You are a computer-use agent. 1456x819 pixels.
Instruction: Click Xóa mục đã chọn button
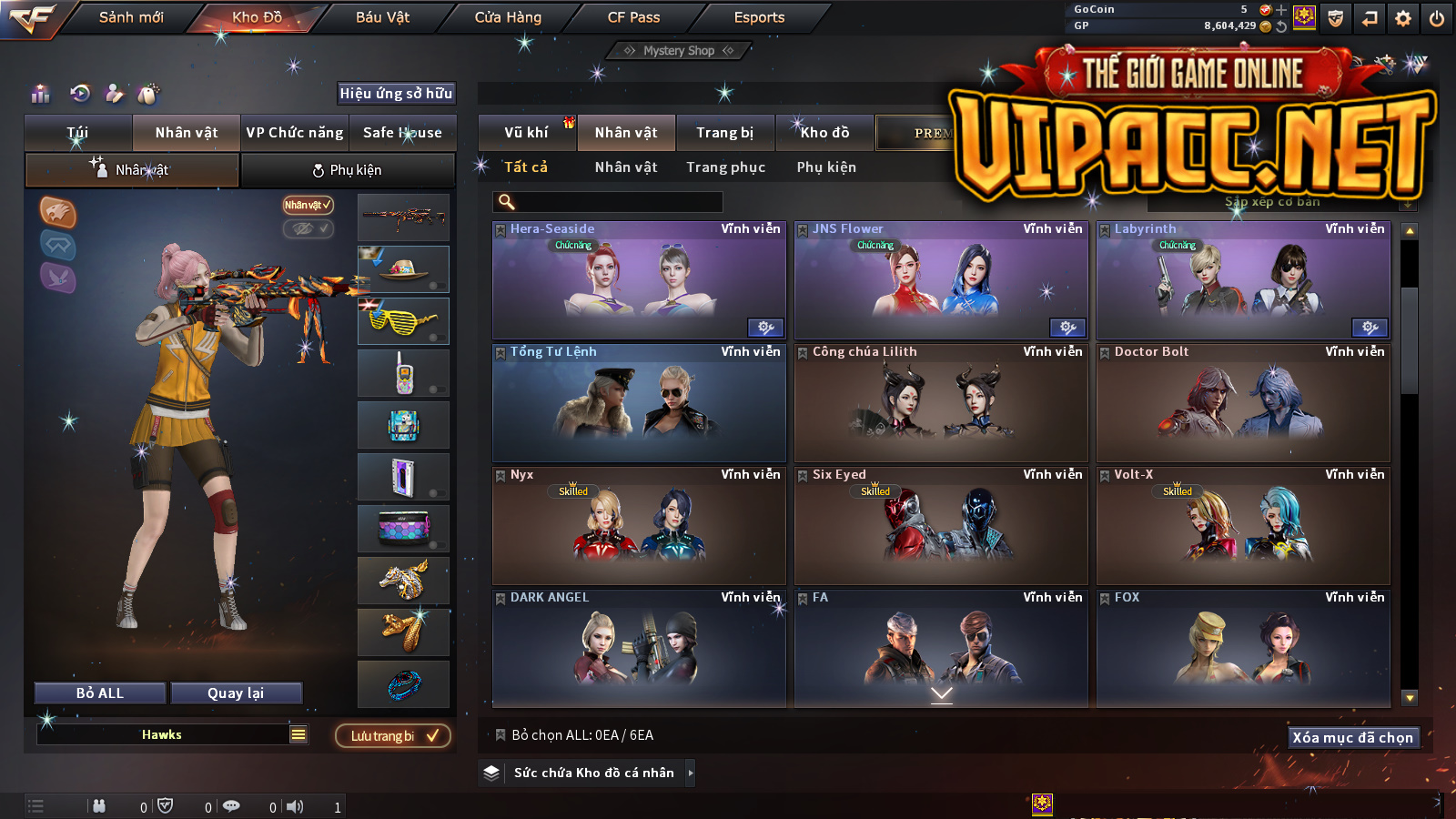coord(1352,738)
